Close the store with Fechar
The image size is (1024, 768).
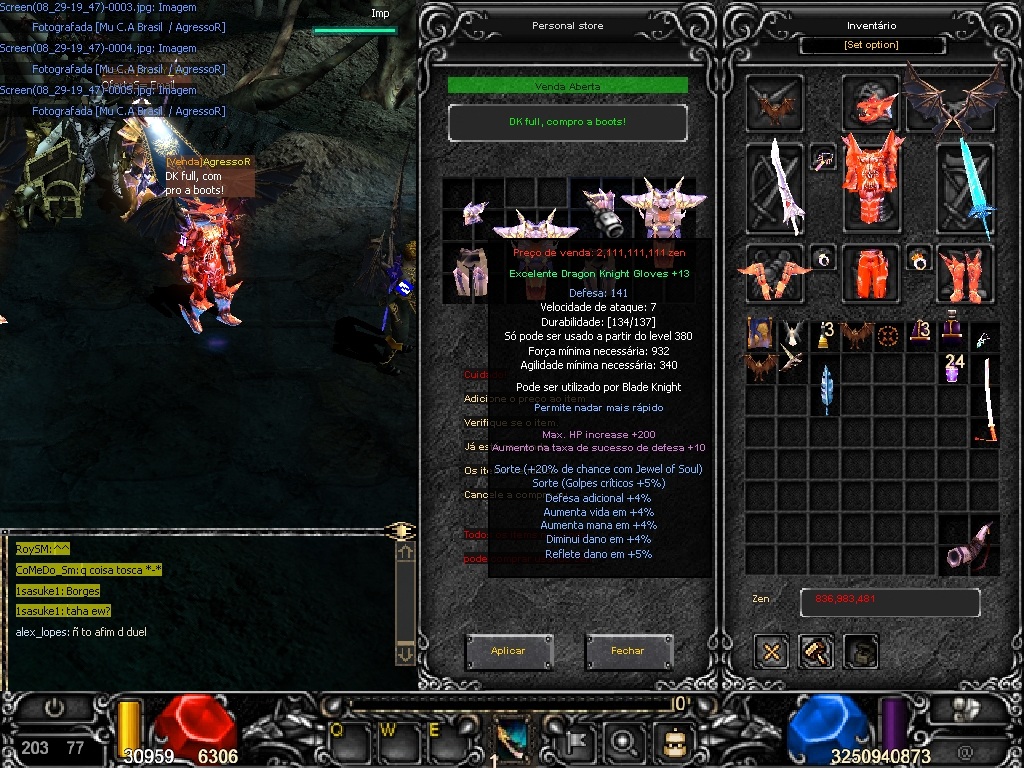pyautogui.click(x=628, y=651)
